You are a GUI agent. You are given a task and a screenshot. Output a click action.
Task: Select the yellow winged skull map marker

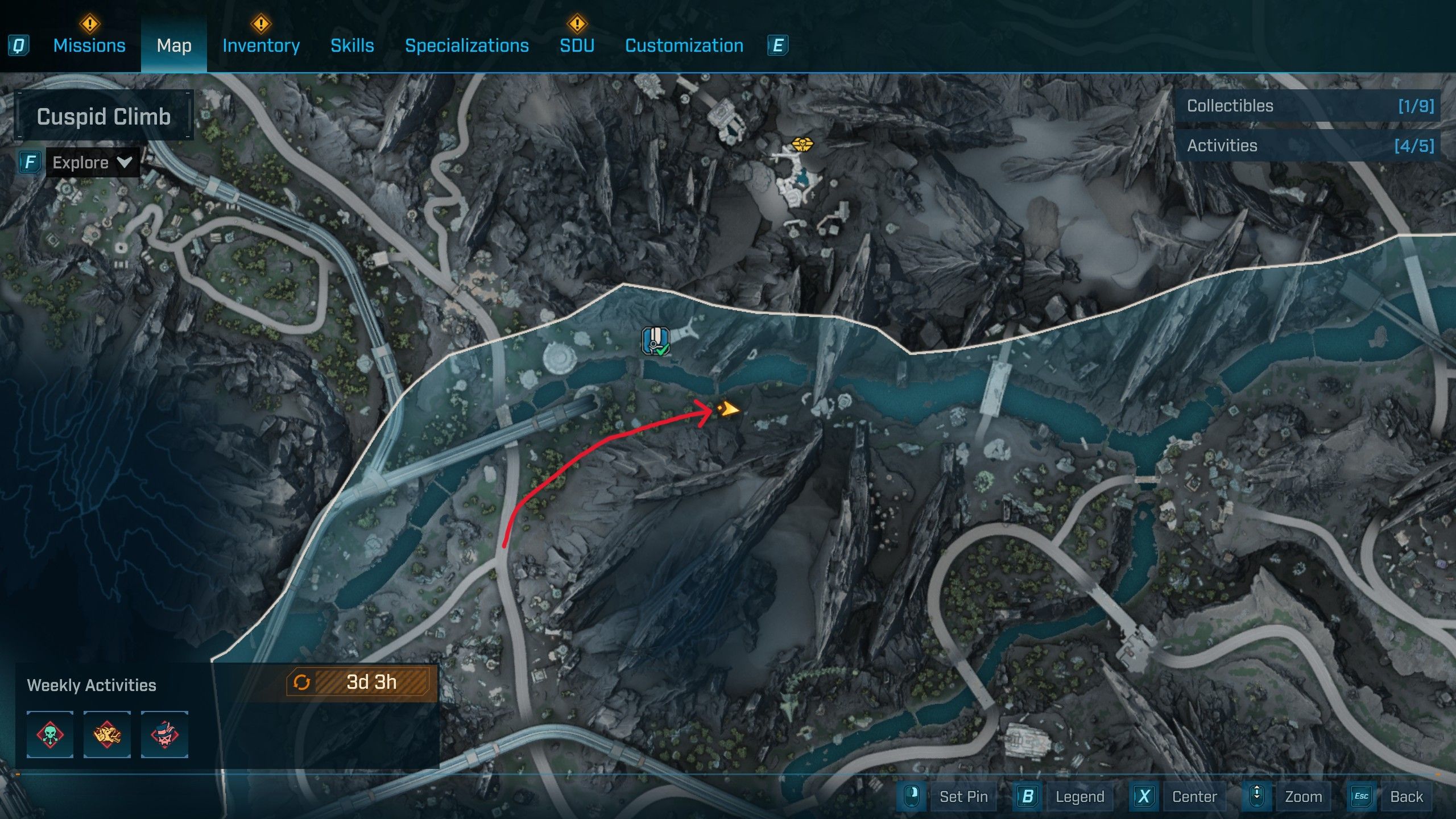coord(802,143)
